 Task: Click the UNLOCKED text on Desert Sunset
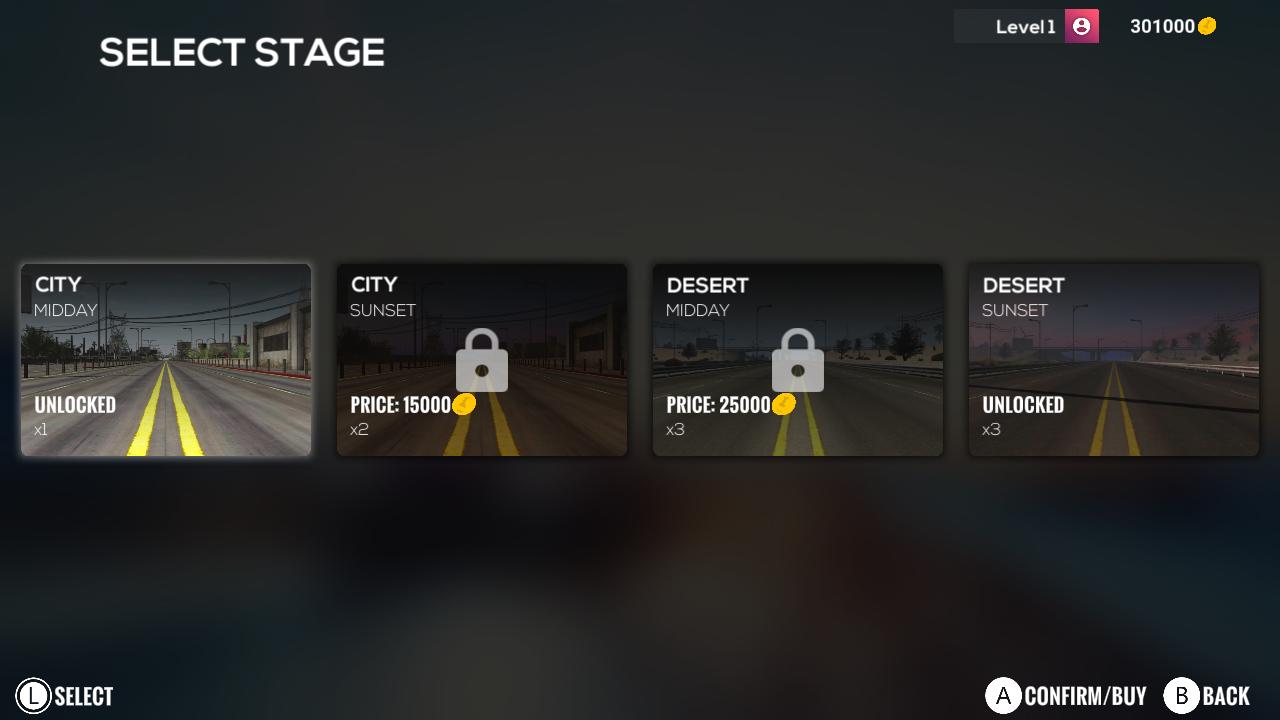1021,406
